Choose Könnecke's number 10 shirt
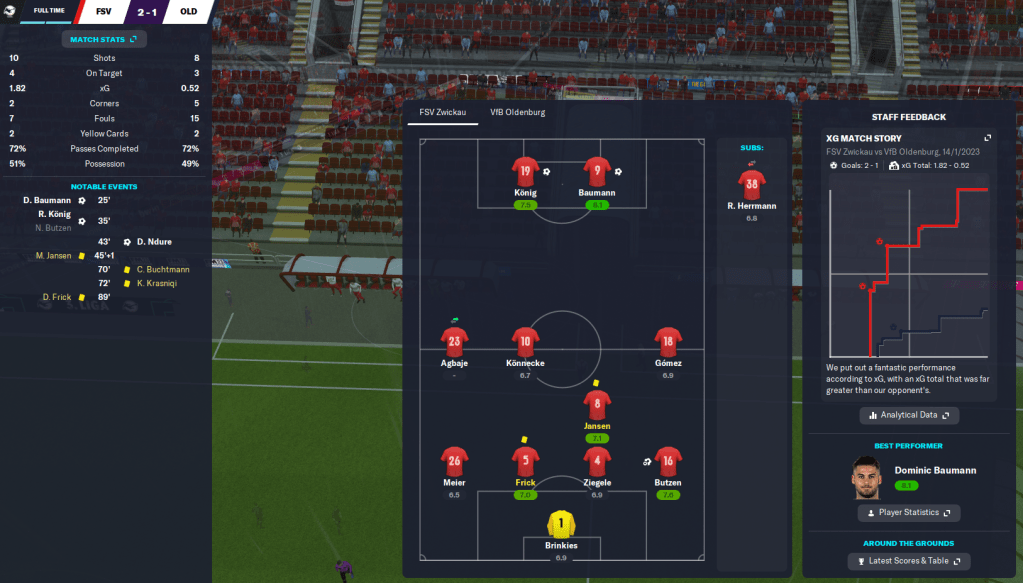Screen dimensions: 1023x583 (x=525, y=342)
